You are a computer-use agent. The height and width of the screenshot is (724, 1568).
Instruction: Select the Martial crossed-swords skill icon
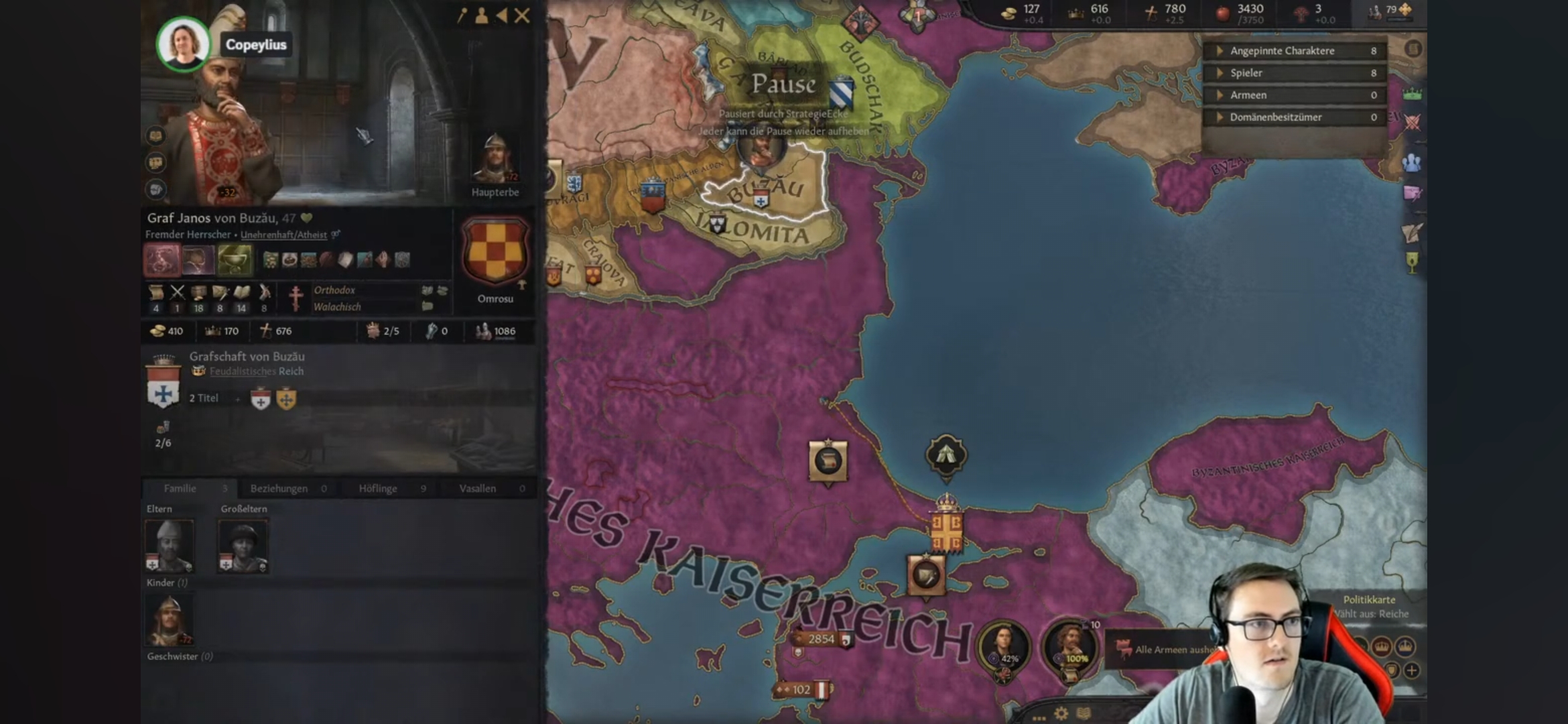[x=178, y=292]
